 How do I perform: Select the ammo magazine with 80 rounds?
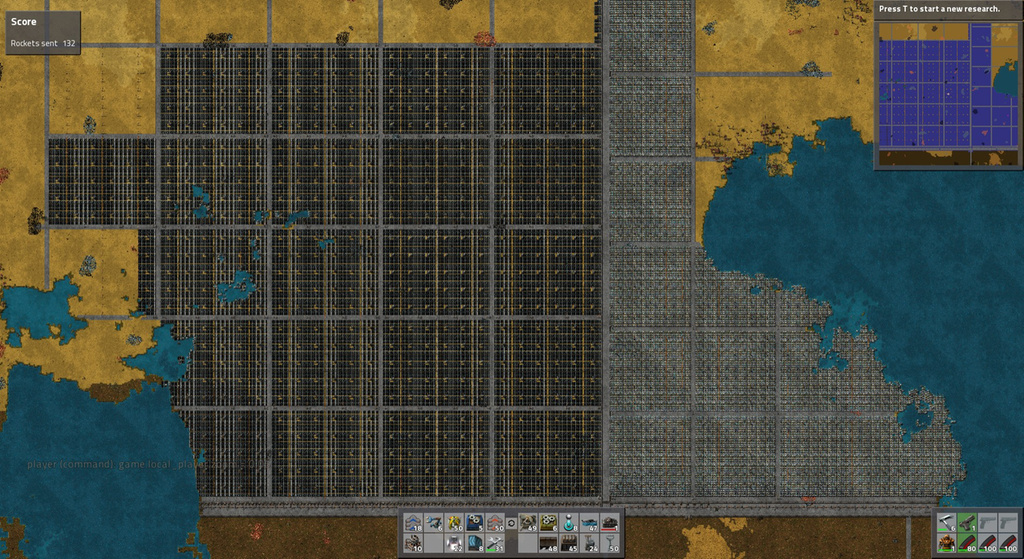pos(967,543)
